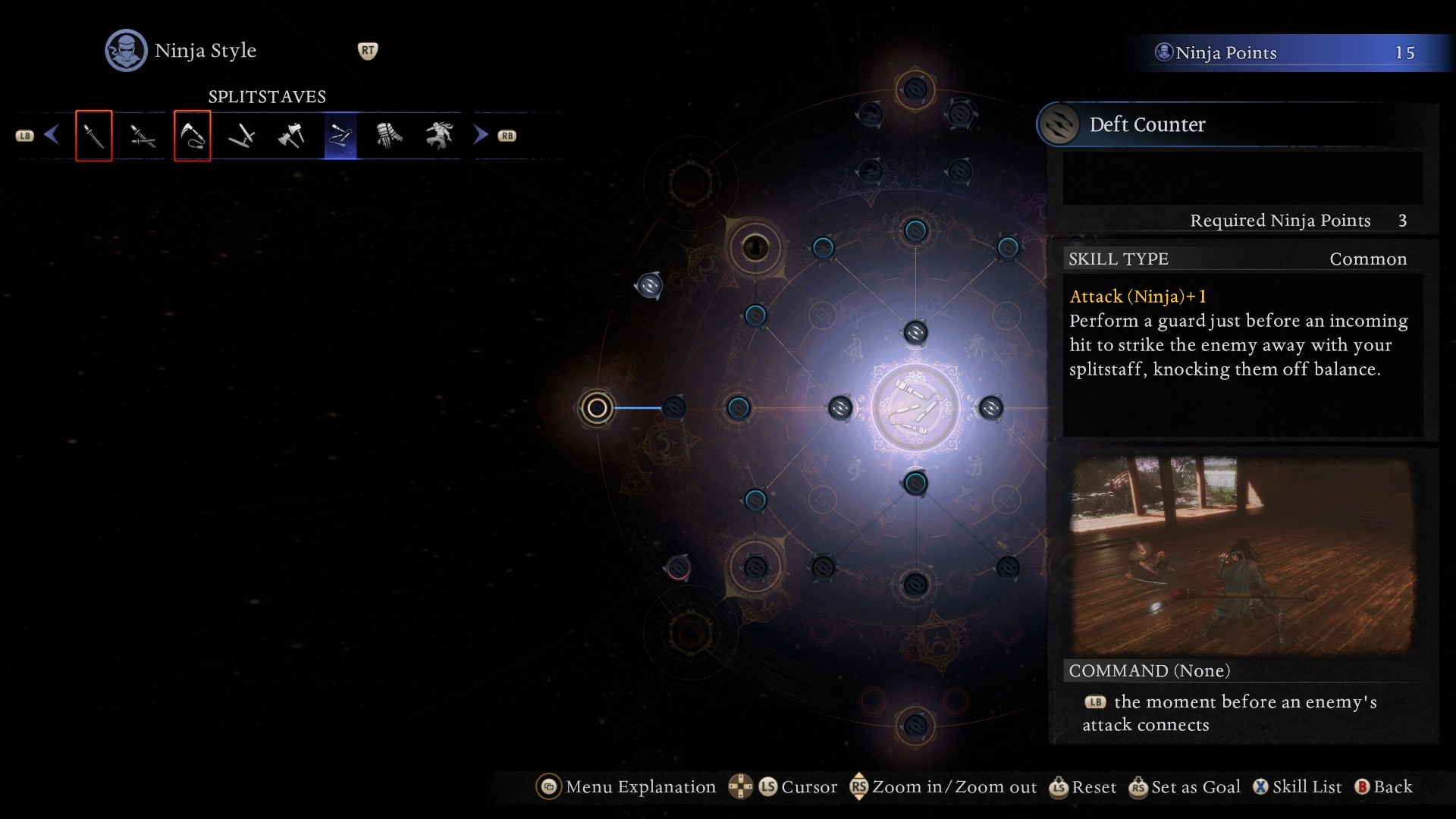Select the gold-ringed skill node under the cursor
Viewport: 1456px width, 819px height.
(x=597, y=408)
